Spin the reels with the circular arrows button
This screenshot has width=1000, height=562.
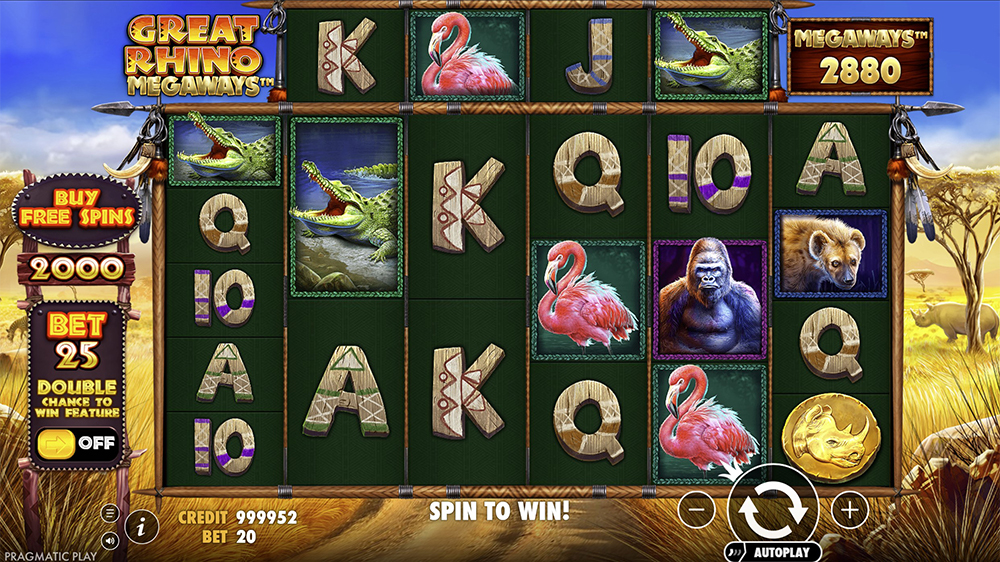(773, 510)
